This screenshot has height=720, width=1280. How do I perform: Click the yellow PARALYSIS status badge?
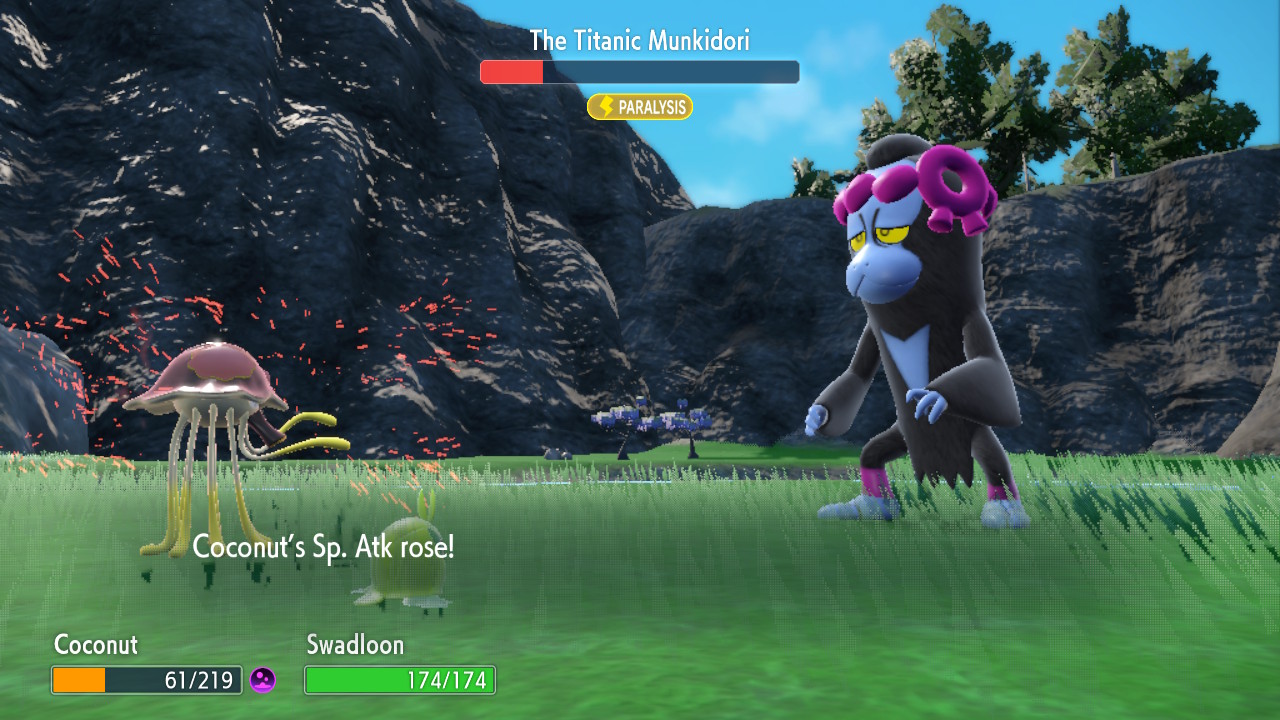(640, 107)
